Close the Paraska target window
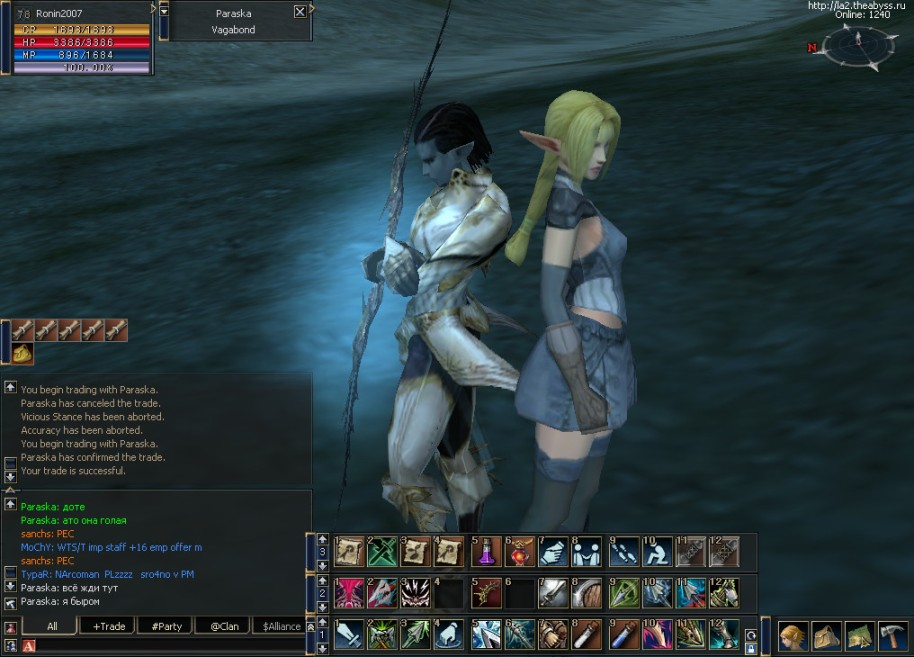914x657 pixels. point(300,12)
